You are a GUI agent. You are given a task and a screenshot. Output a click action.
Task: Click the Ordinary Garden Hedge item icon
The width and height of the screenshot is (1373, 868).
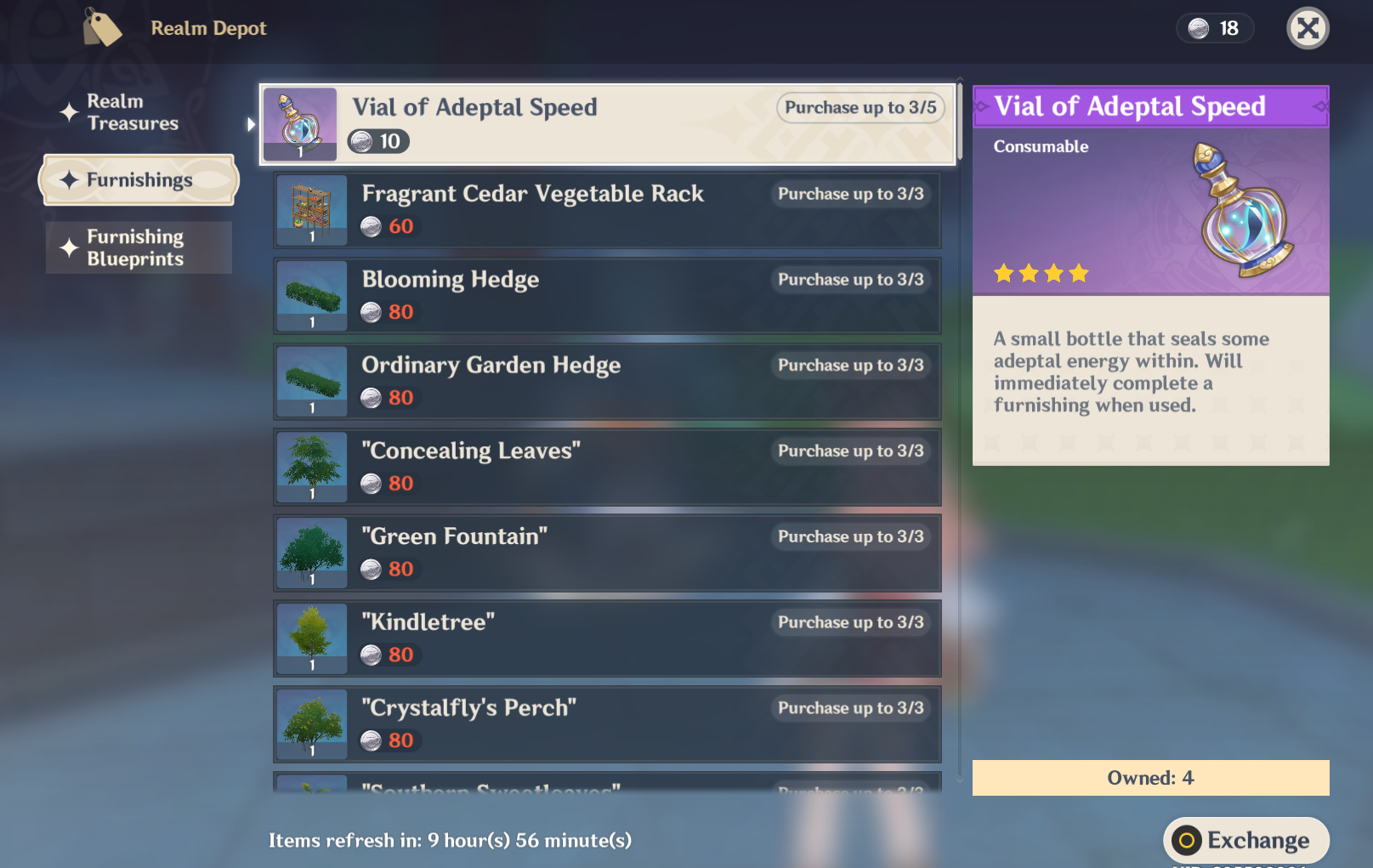tap(311, 381)
